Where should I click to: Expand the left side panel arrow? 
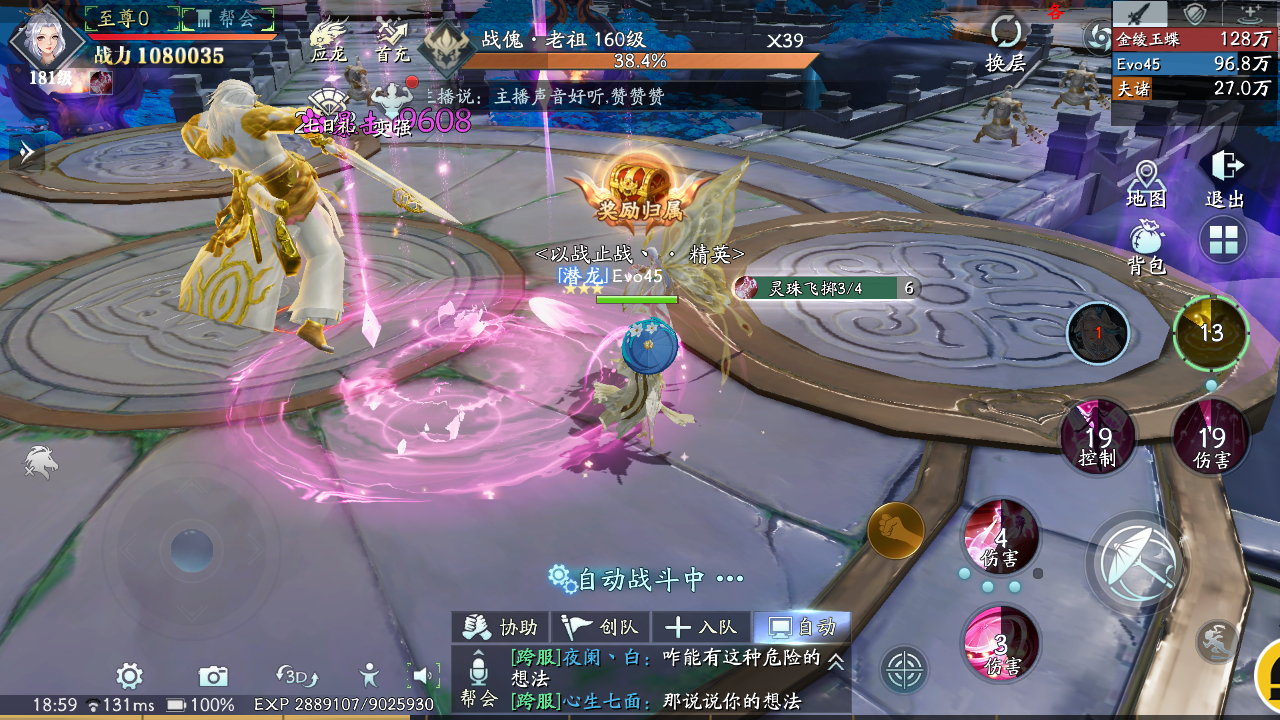tap(26, 152)
